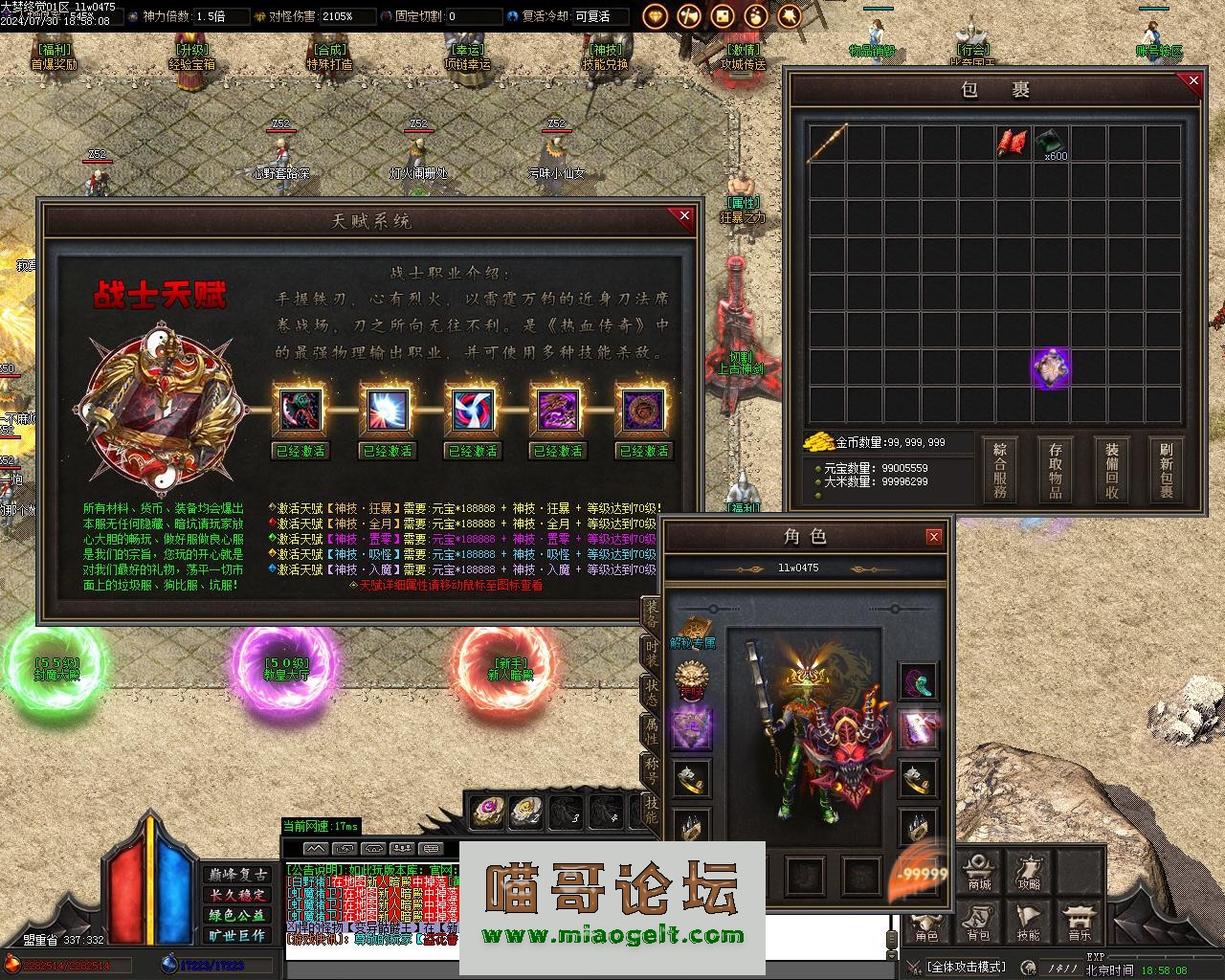Viewport: 1225px width, 980px height.
Task: Open 綜合服務 in the bag panel
Action: [1000, 470]
